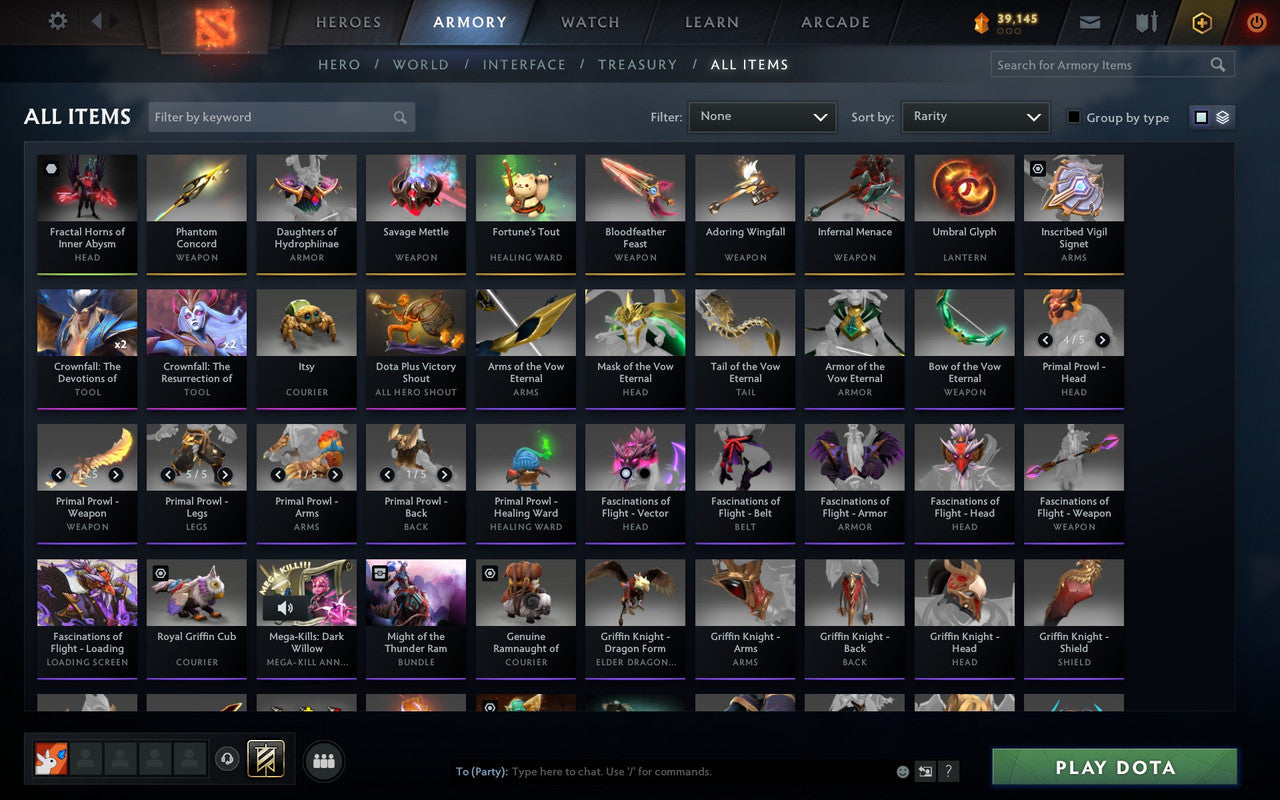Toggle the grid view layout icon
Screen dimensions: 1280x800
pos(1200,116)
